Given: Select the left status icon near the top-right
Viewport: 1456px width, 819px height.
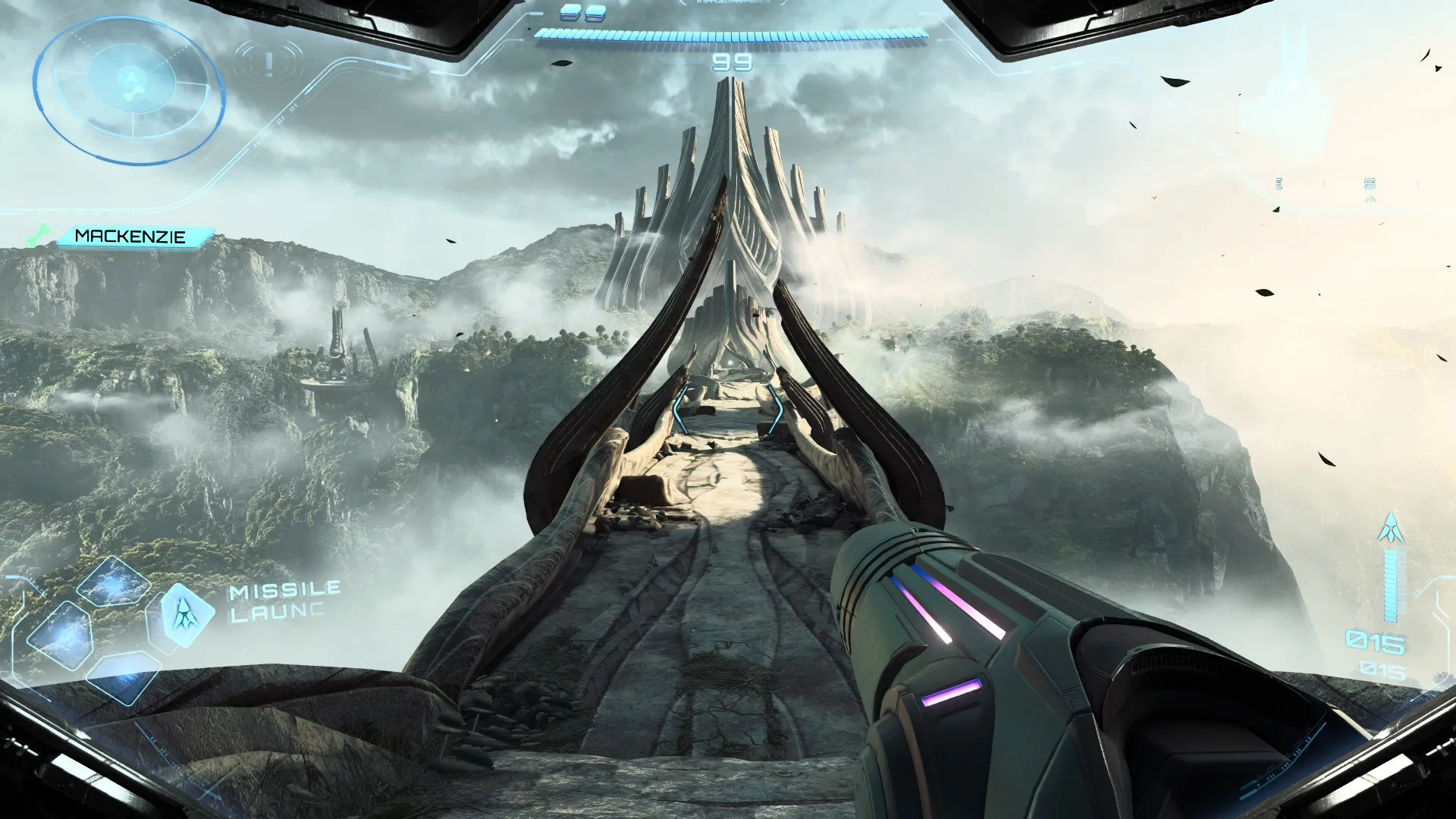Looking at the screenshot, I should tap(1279, 184).
